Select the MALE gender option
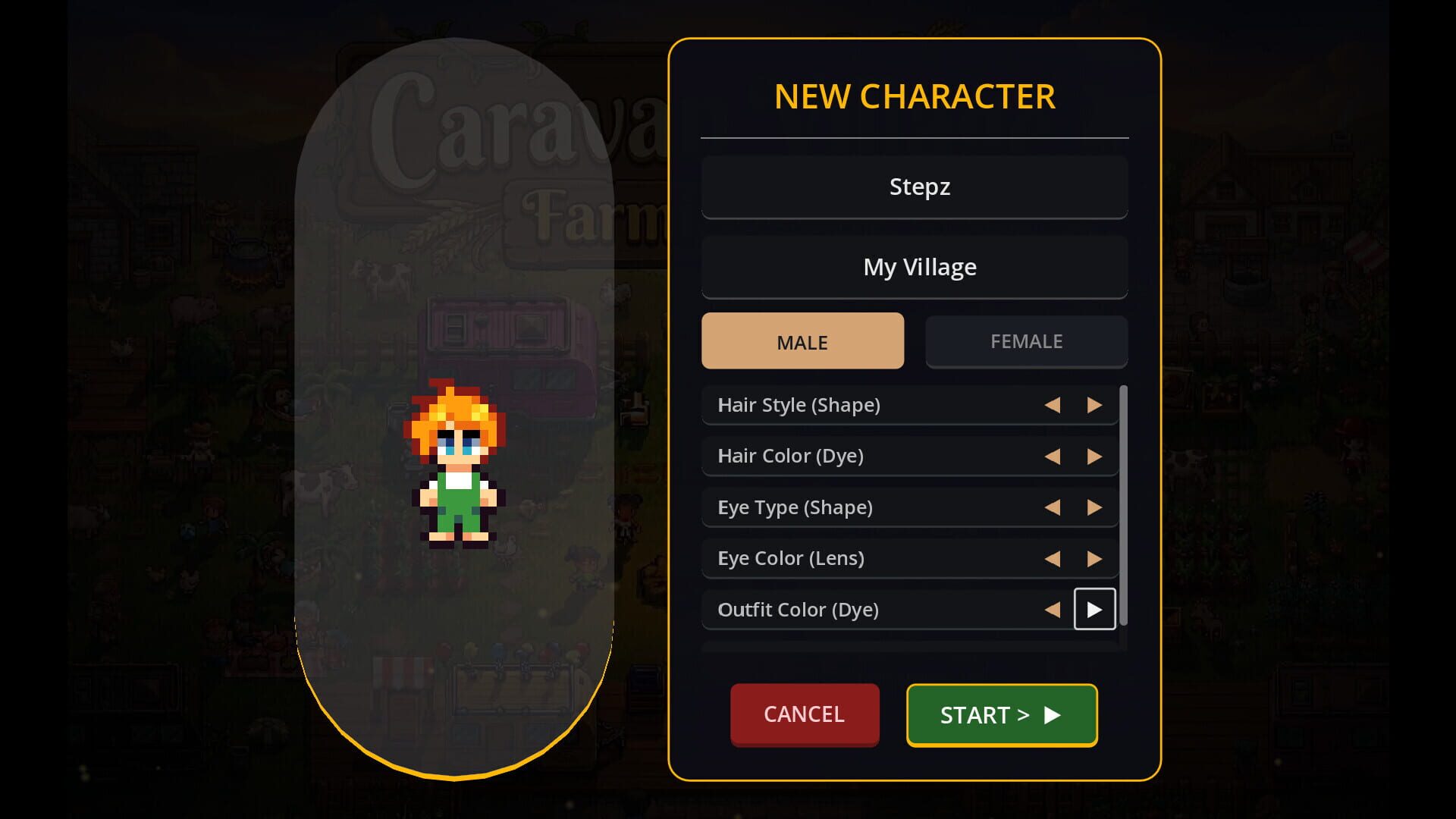Screen dimensions: 1456x819 [x=802, y=341]
